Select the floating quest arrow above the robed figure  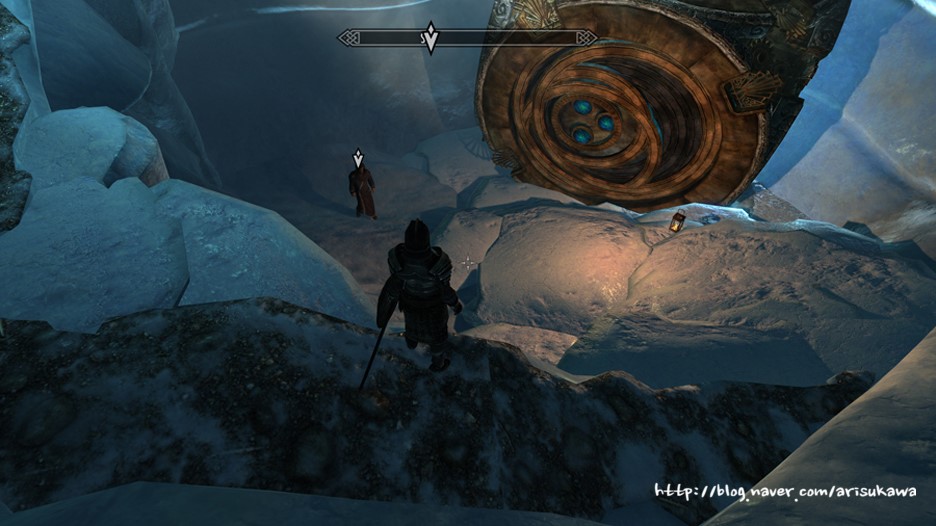[x=358, y=158]
